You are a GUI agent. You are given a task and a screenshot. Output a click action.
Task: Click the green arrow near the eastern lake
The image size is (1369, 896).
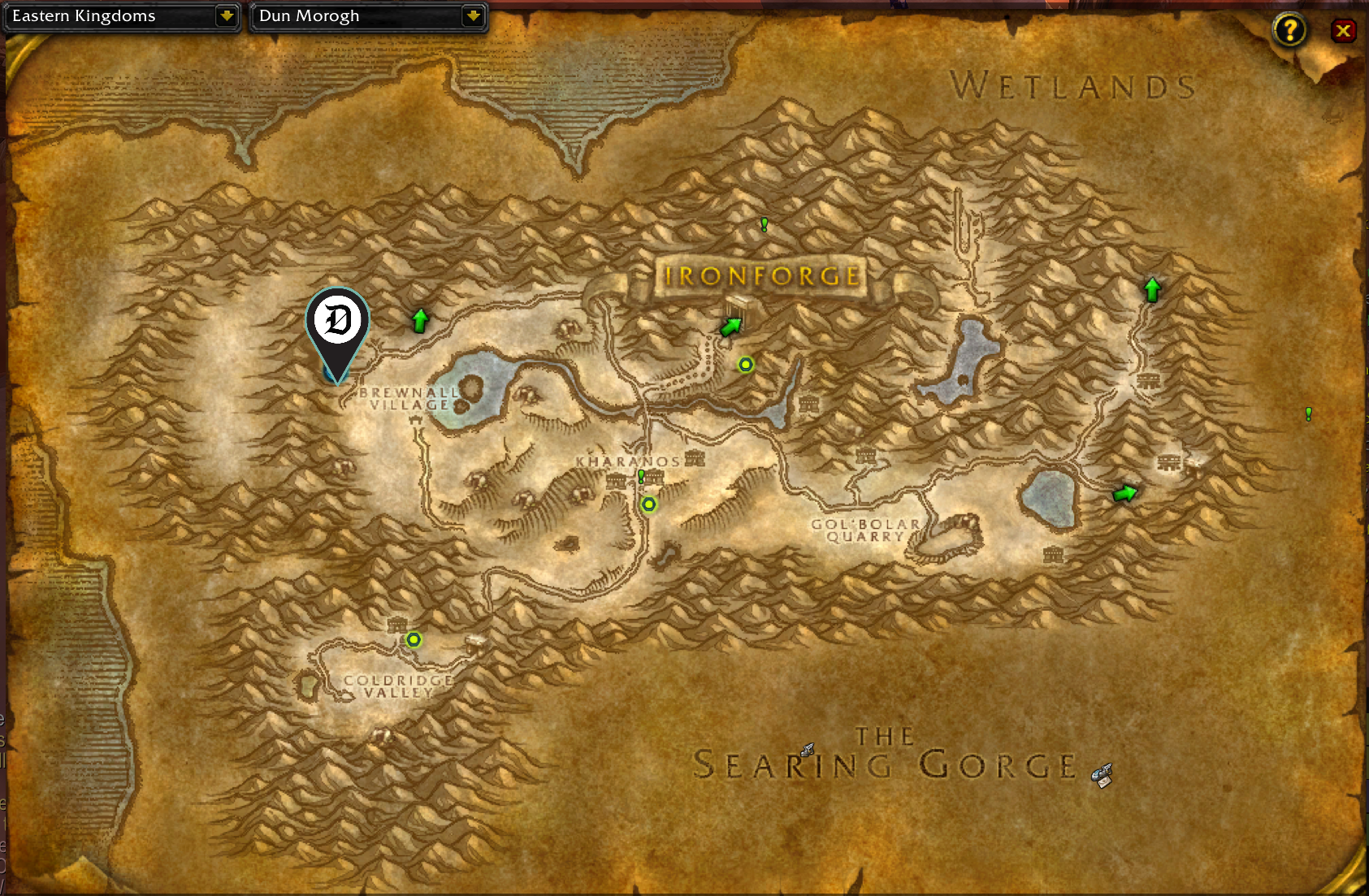coord(1124,491)
